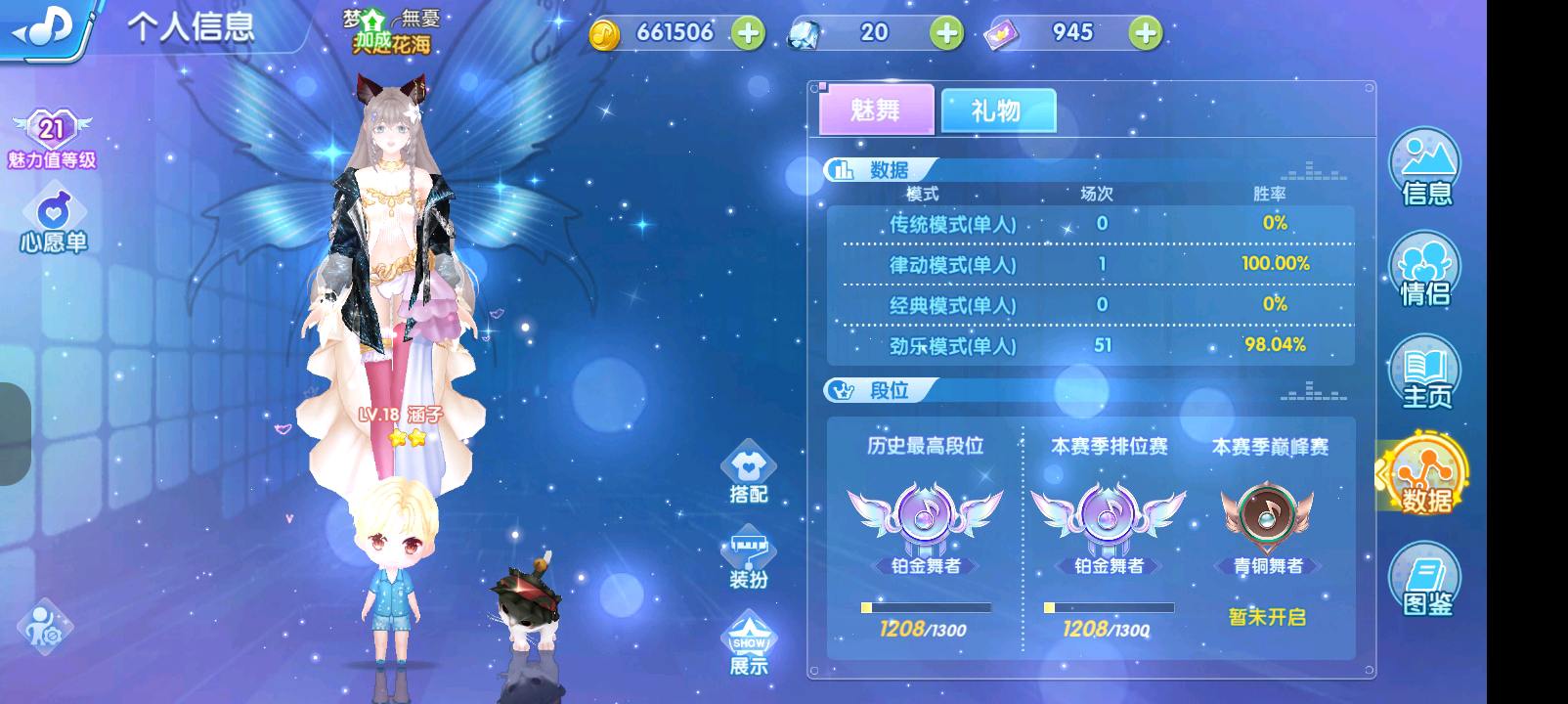Switch to the 礼物 gifts tab
Viewport: 1568px width, 704px height.
tap(997, 110)
